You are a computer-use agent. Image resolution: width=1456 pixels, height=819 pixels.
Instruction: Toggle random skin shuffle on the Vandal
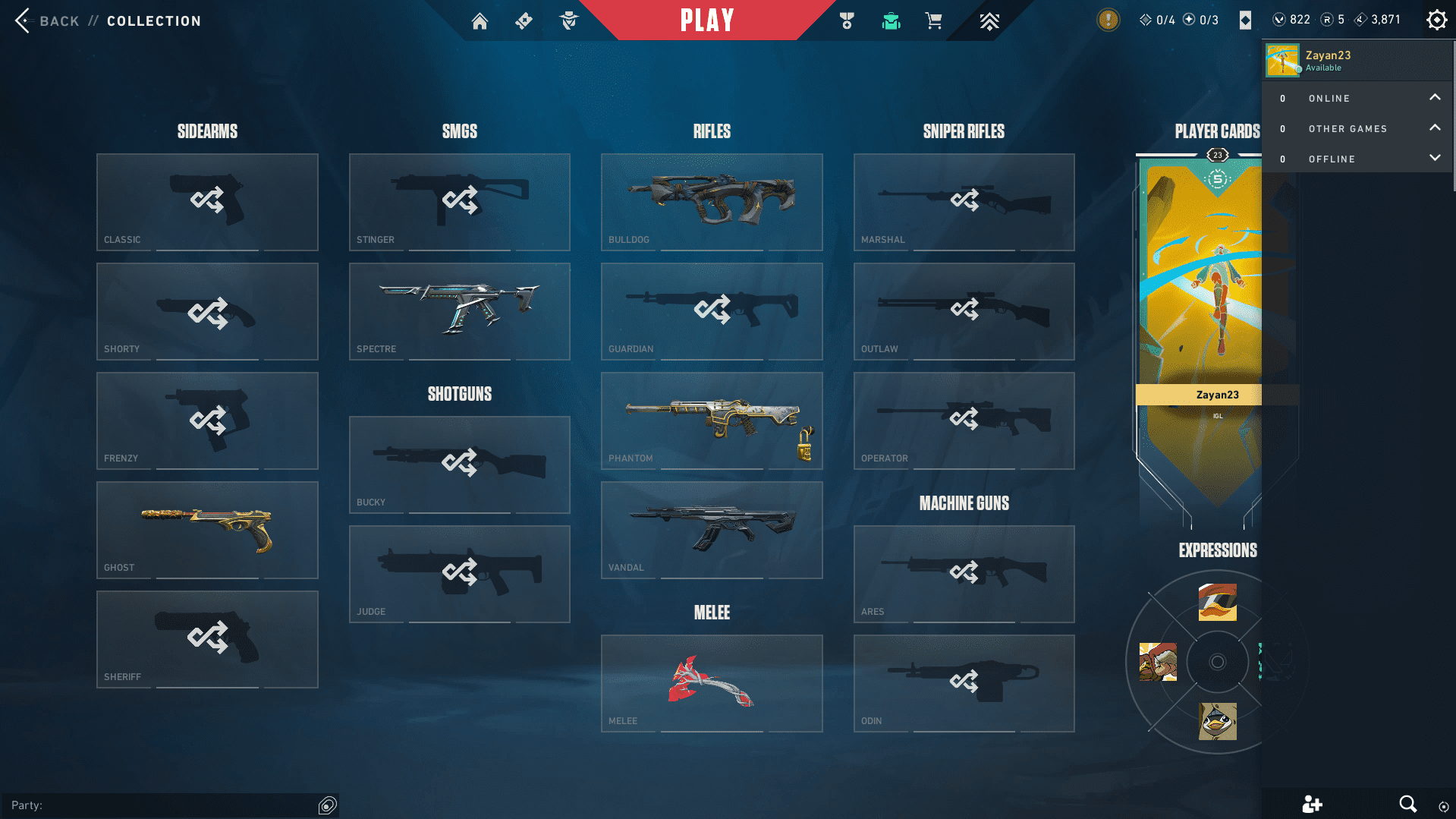pyautogui.click(x=711, y=529)
